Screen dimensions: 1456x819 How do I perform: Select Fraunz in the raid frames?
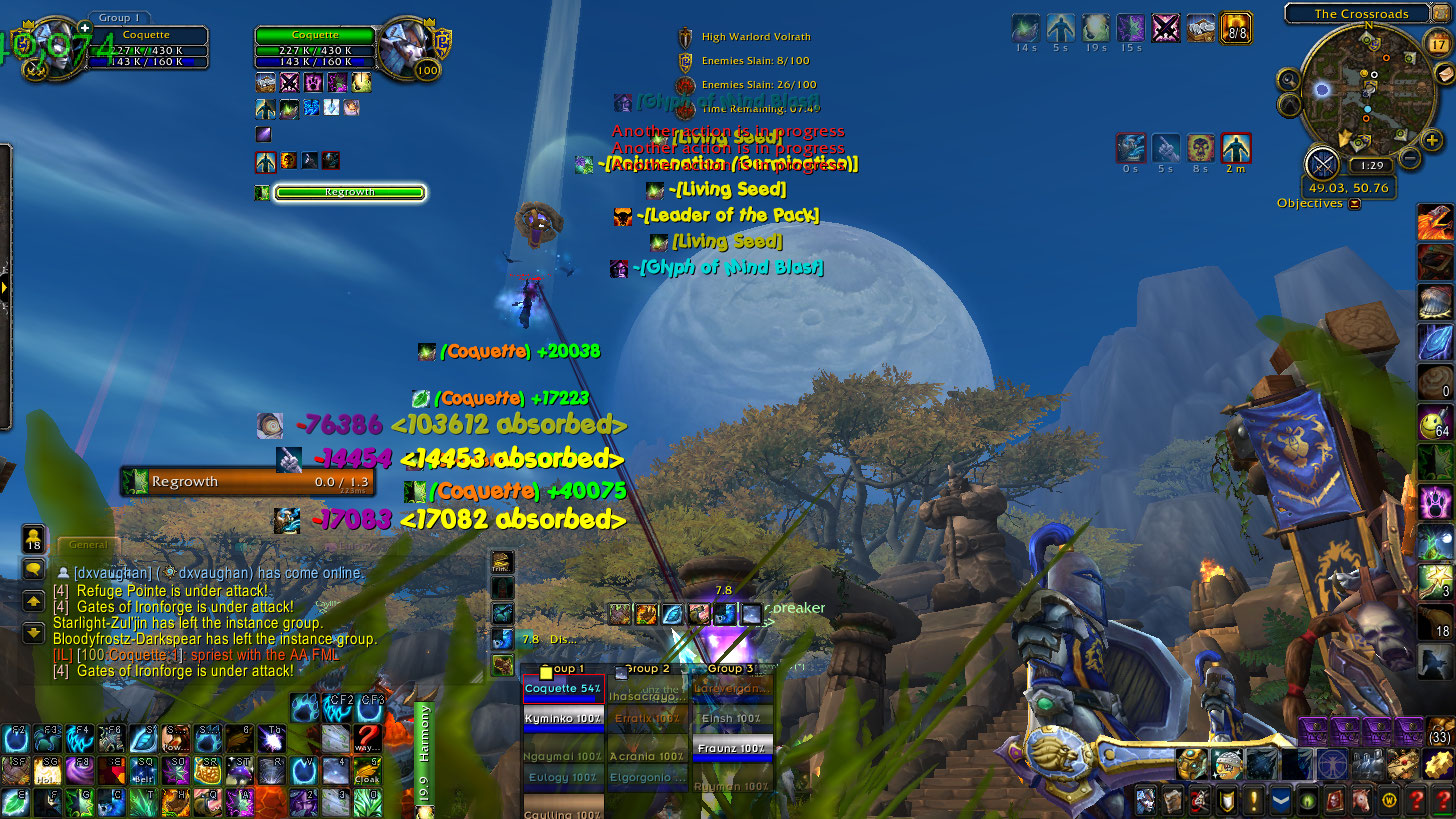(x=733, y=748)
